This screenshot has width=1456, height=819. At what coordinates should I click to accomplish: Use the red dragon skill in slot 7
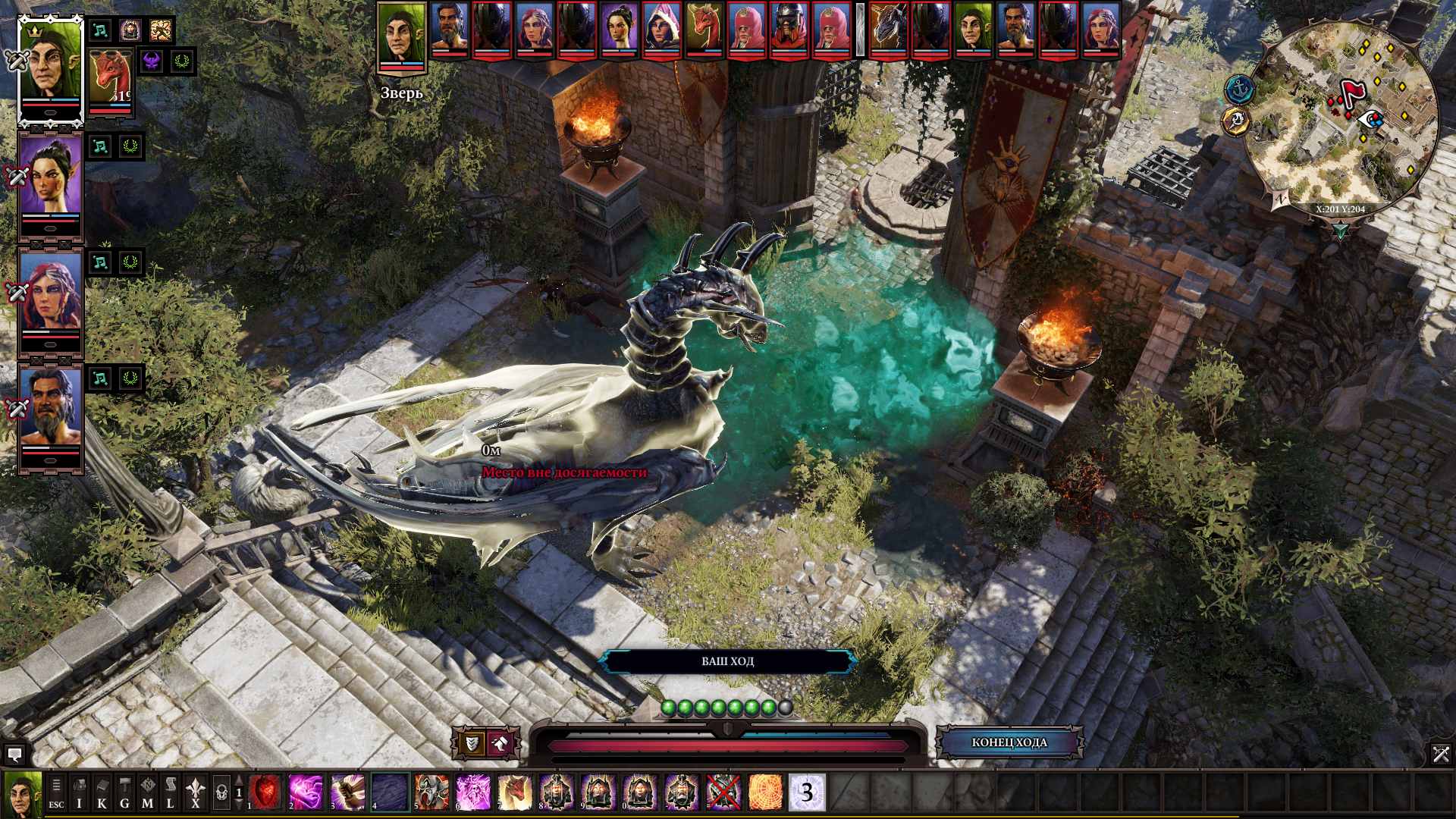(x=515, y=792)
